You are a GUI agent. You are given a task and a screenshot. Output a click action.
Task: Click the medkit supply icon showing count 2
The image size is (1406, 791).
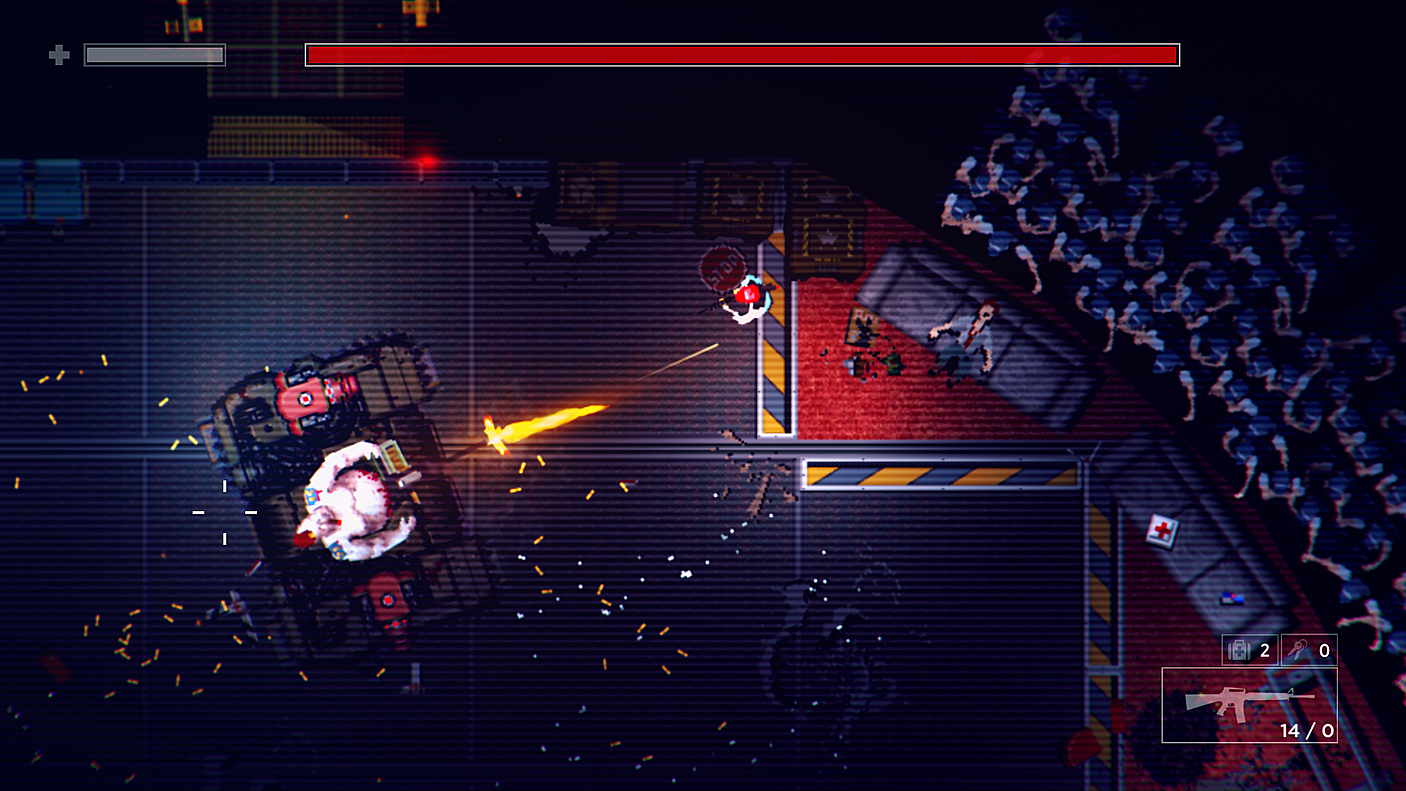[x=1239, y=651]
